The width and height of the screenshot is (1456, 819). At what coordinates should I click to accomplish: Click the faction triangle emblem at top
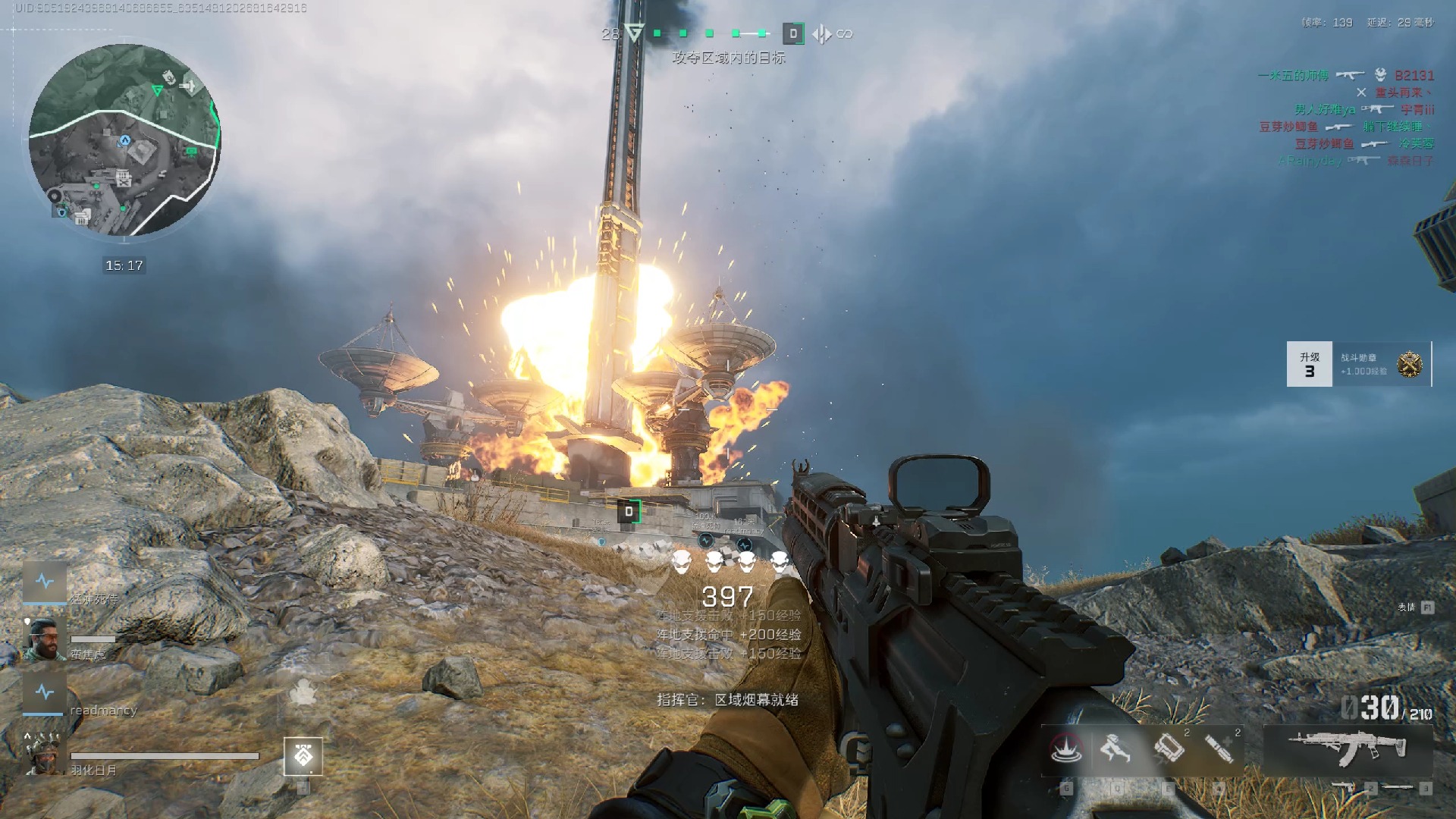tap(635, 33)
